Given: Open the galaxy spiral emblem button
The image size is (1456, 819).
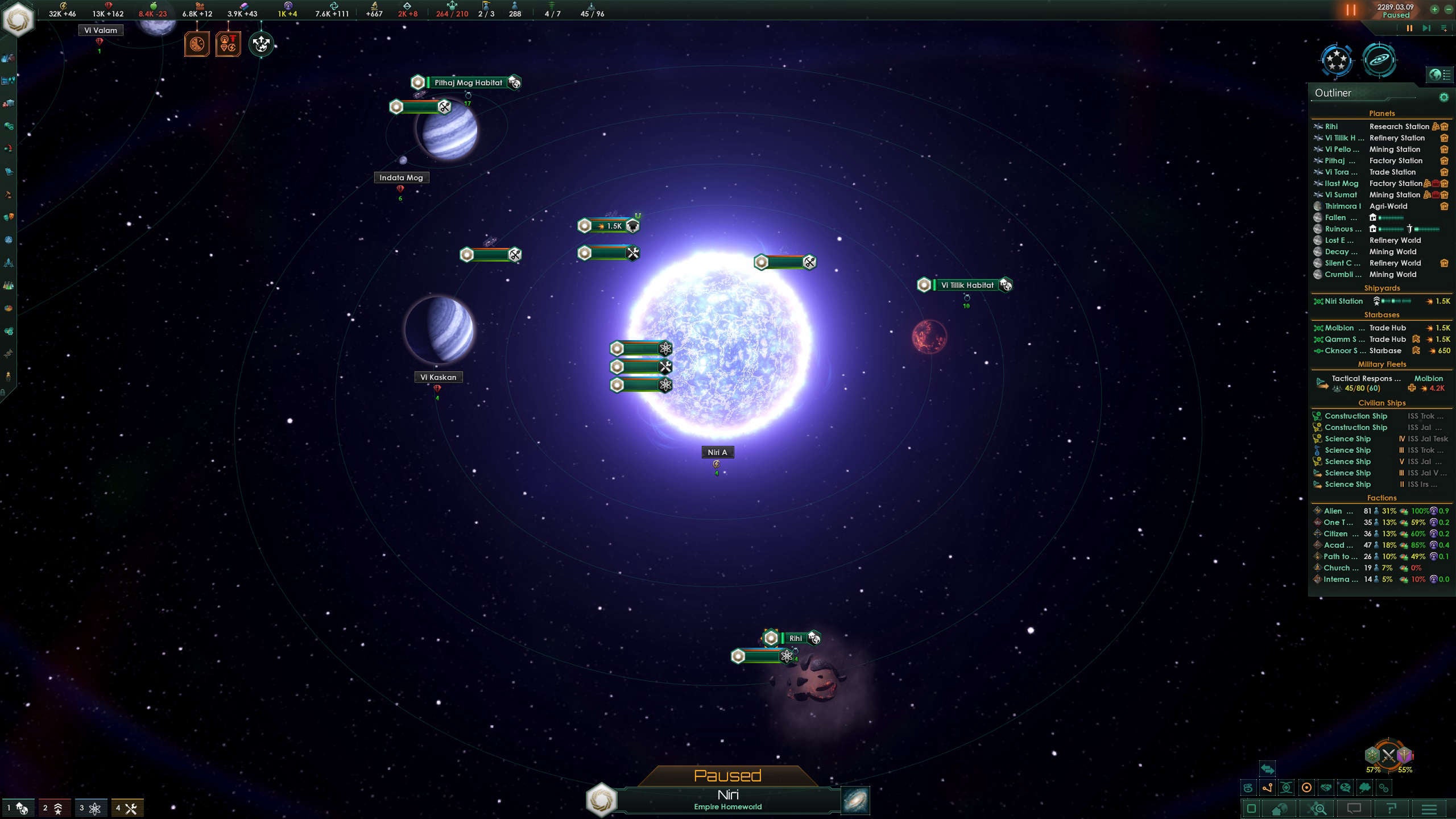Looking at the screenshot, I should 1379,60.
